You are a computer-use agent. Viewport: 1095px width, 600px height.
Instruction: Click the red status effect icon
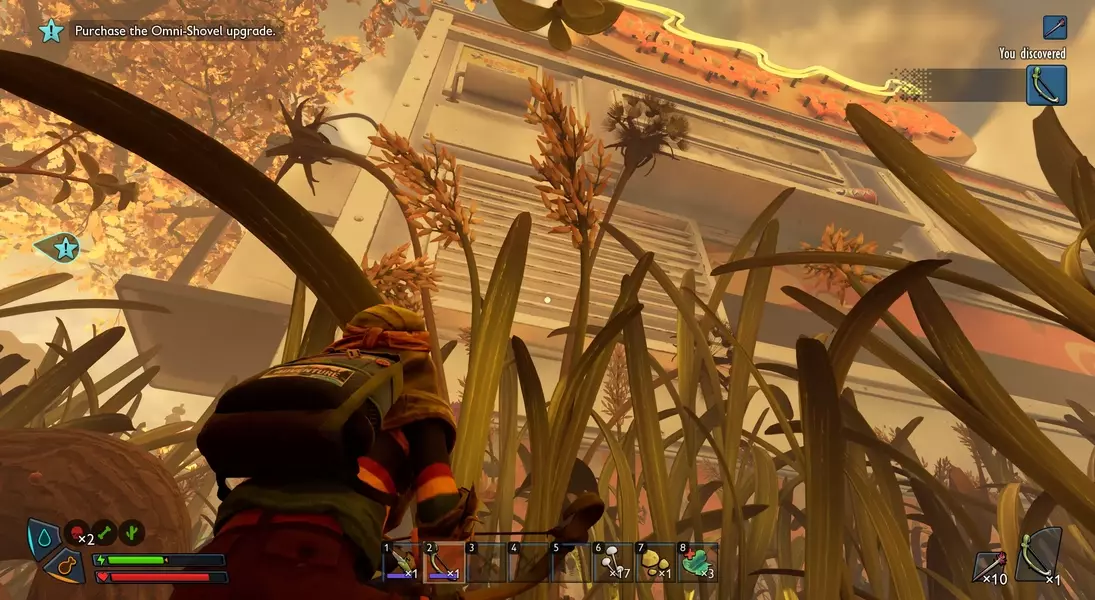[x=78, y=533]
